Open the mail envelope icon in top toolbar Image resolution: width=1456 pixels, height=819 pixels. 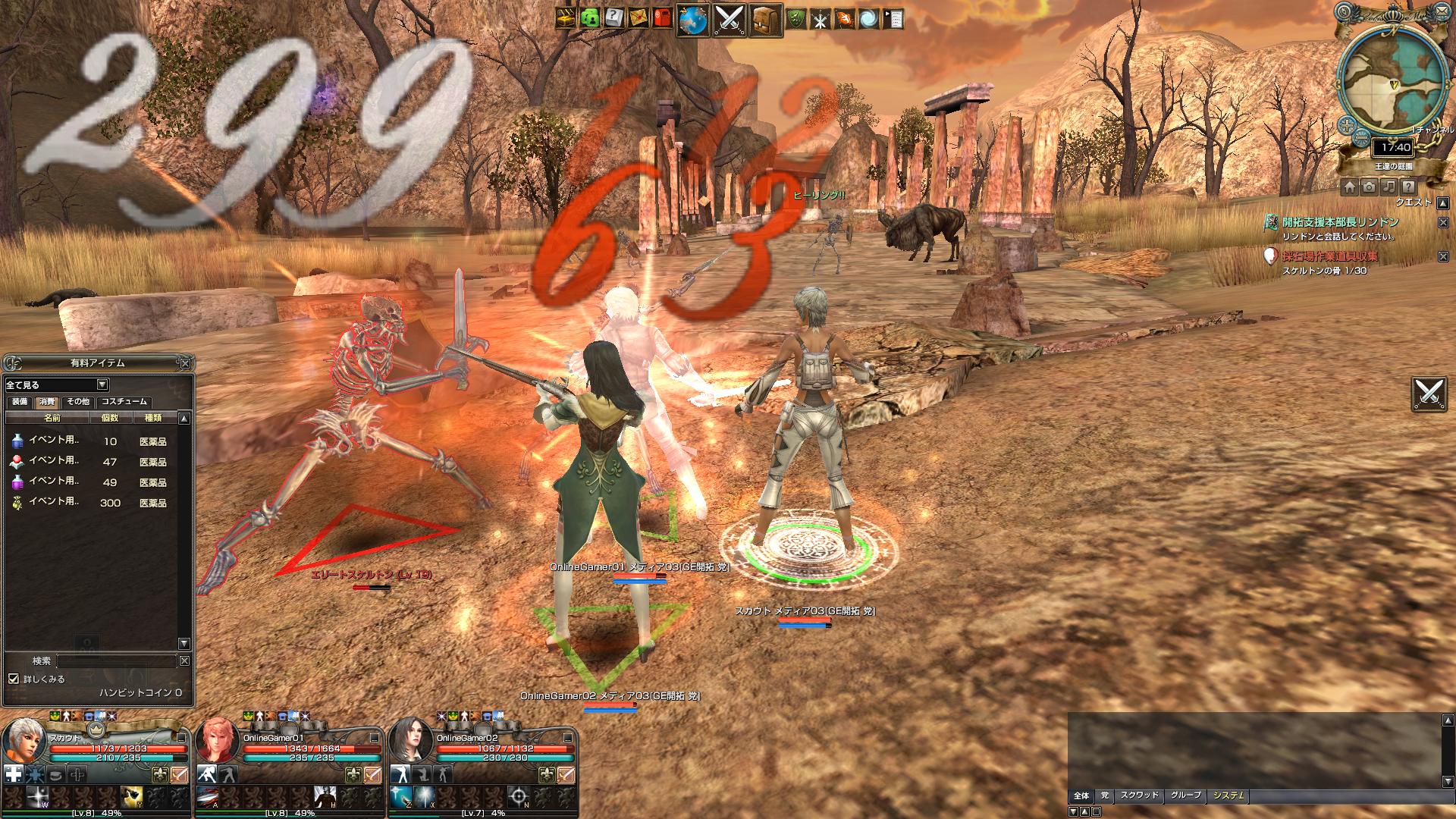point(639,18)
